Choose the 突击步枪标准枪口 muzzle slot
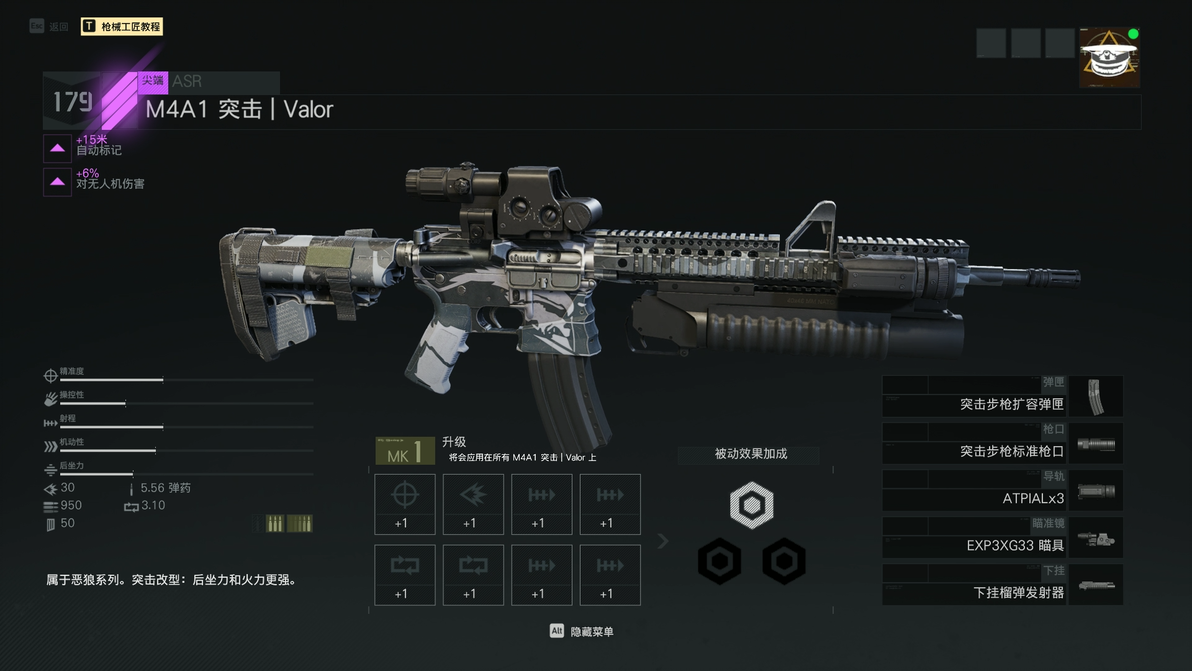The width and height of the screenshot is (1192, 671). [x=1002, y=444]
